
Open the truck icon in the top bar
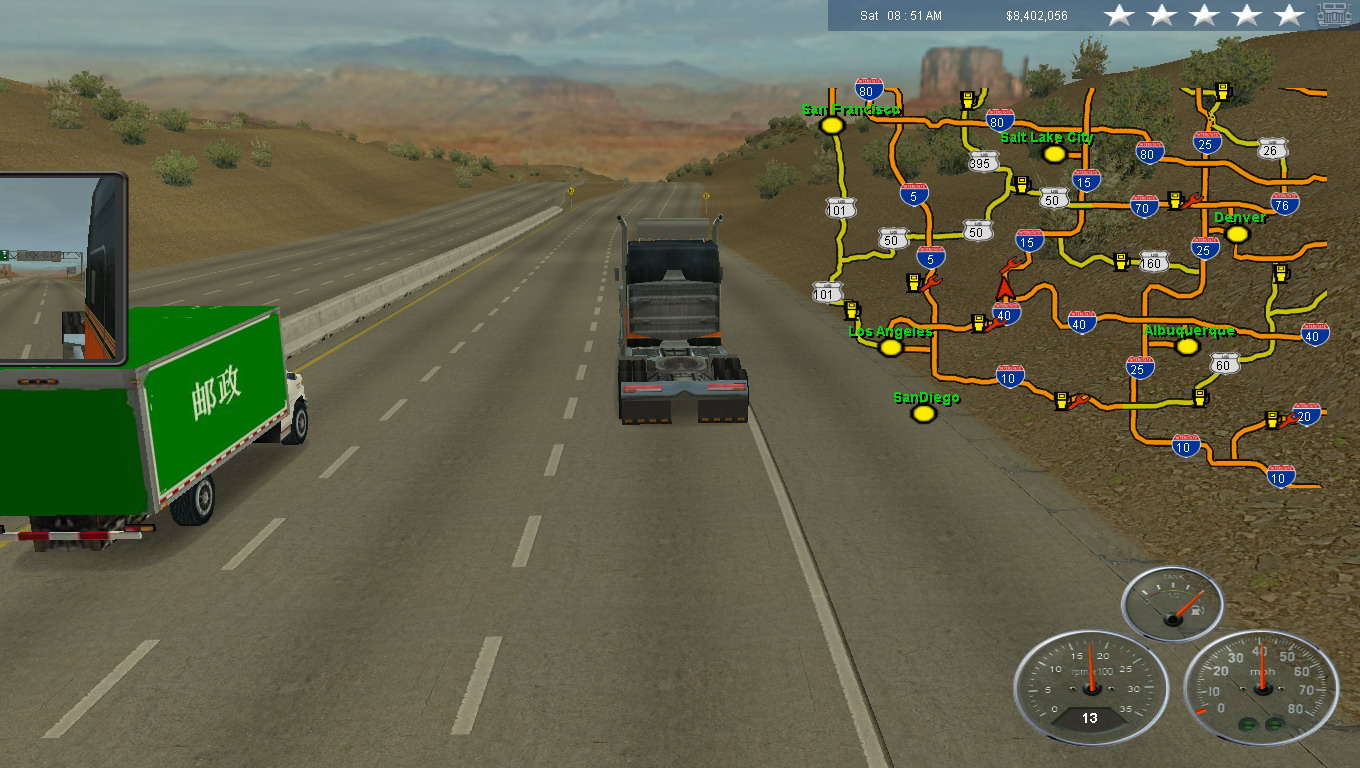click(1334, 15)
